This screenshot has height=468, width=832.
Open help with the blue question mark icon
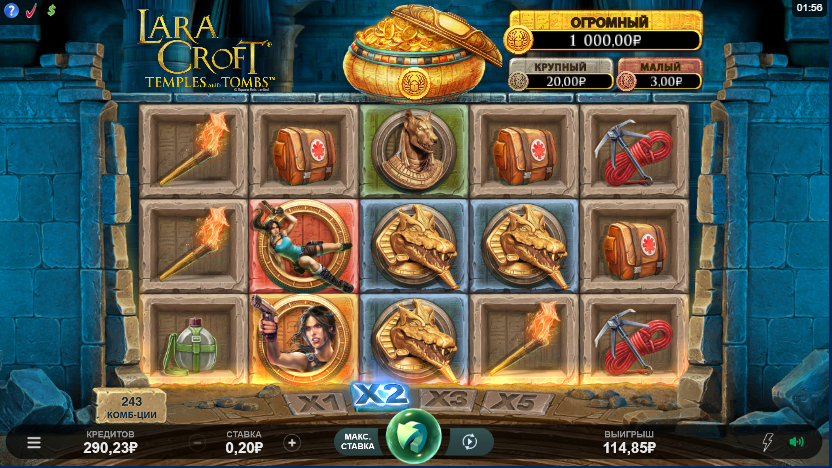click(12, 9)
